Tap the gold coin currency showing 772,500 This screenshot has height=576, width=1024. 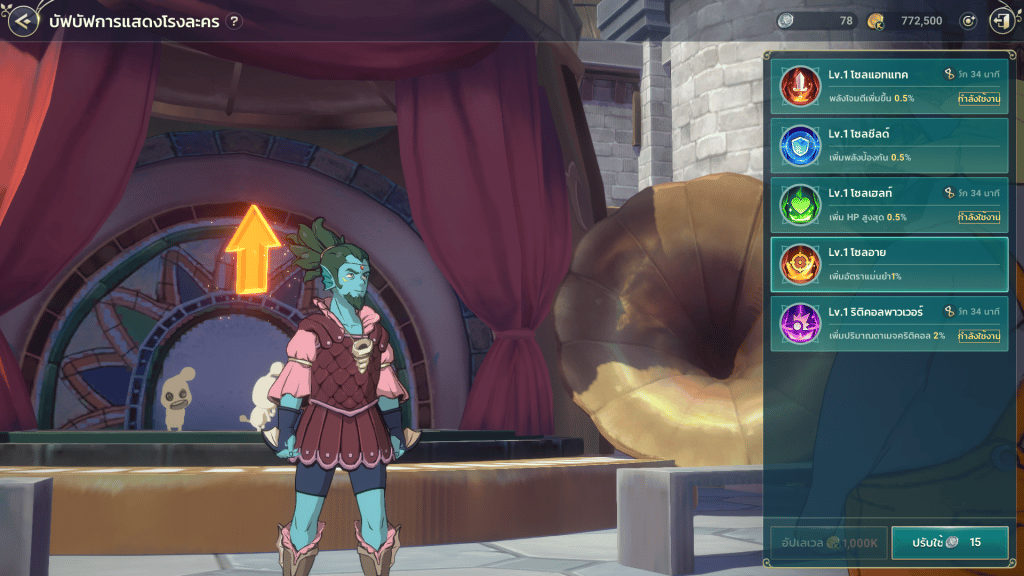908,21
